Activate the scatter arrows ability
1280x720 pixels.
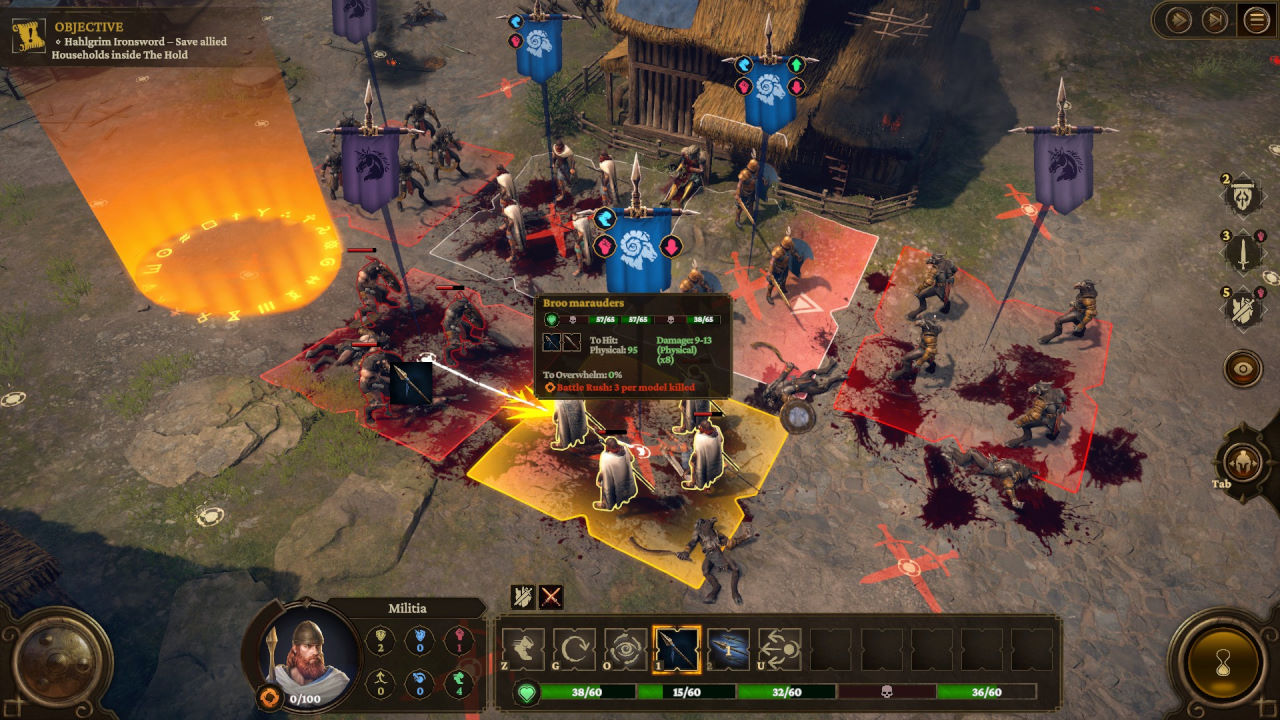pyautogui.click(x=779, y=649)
